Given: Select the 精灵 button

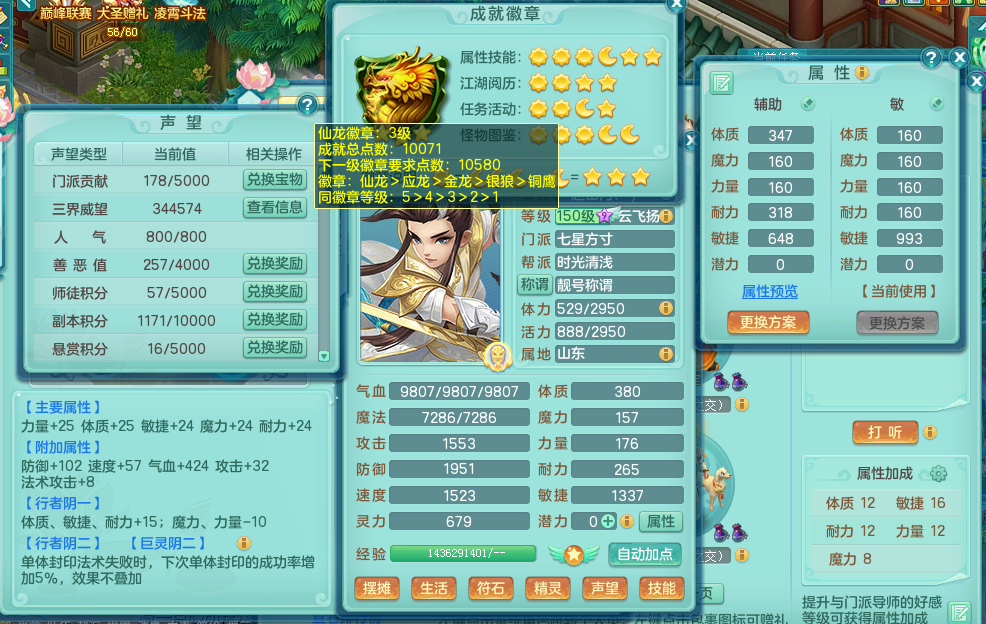Looking at the screenshot, I should pyautogui.click(x=548, y=589).
